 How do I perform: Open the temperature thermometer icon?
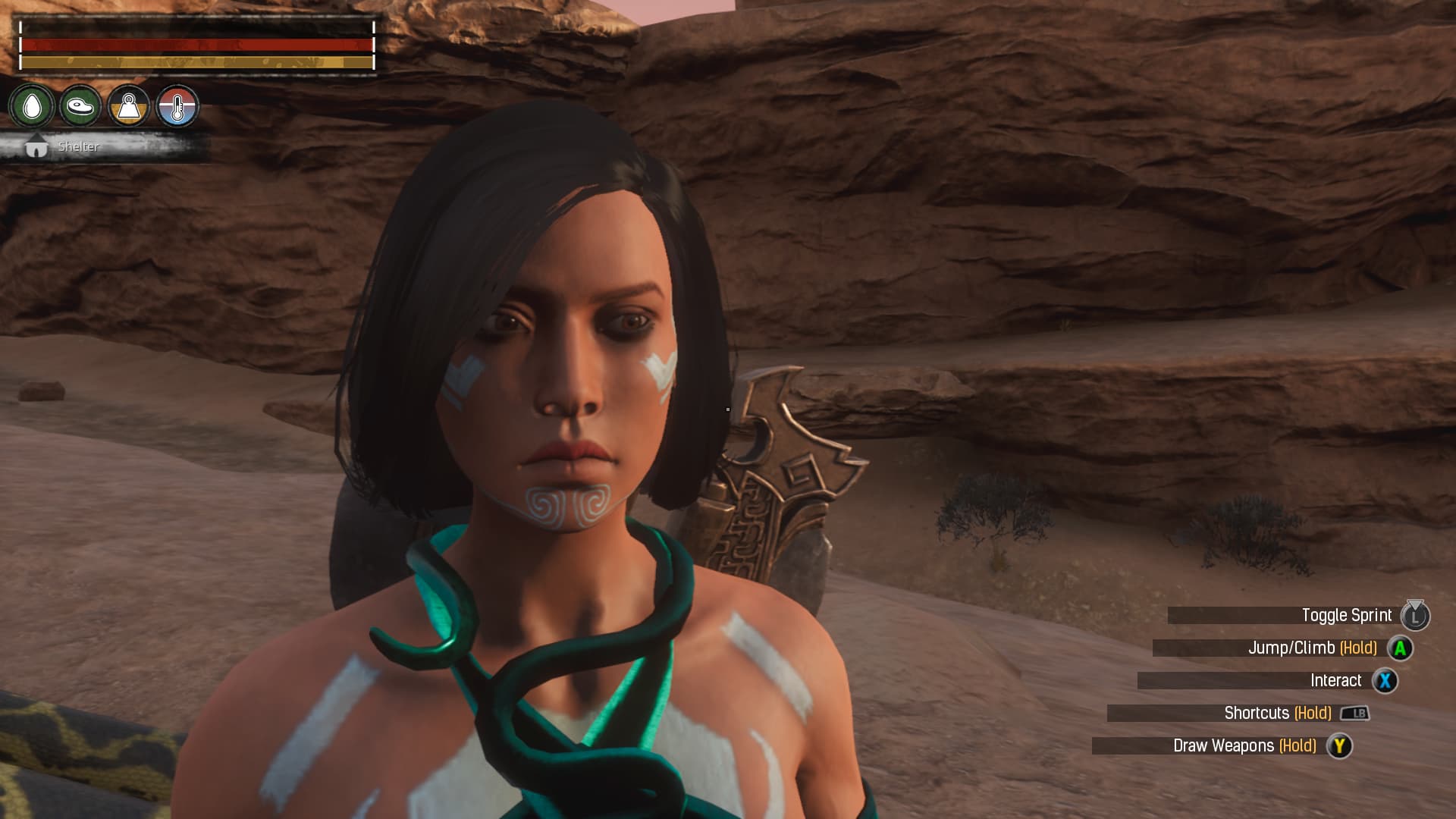coord(177,107)
